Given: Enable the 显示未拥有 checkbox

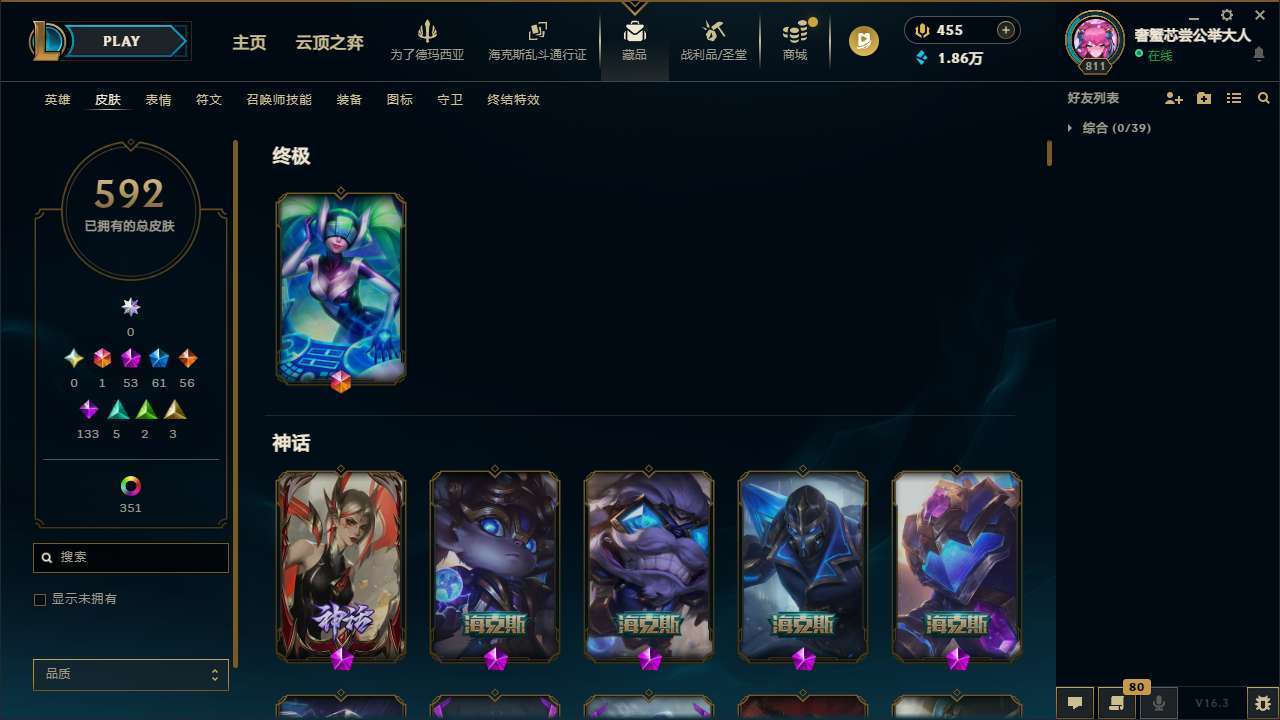Looking at the screenshot, I should (40, 599).
